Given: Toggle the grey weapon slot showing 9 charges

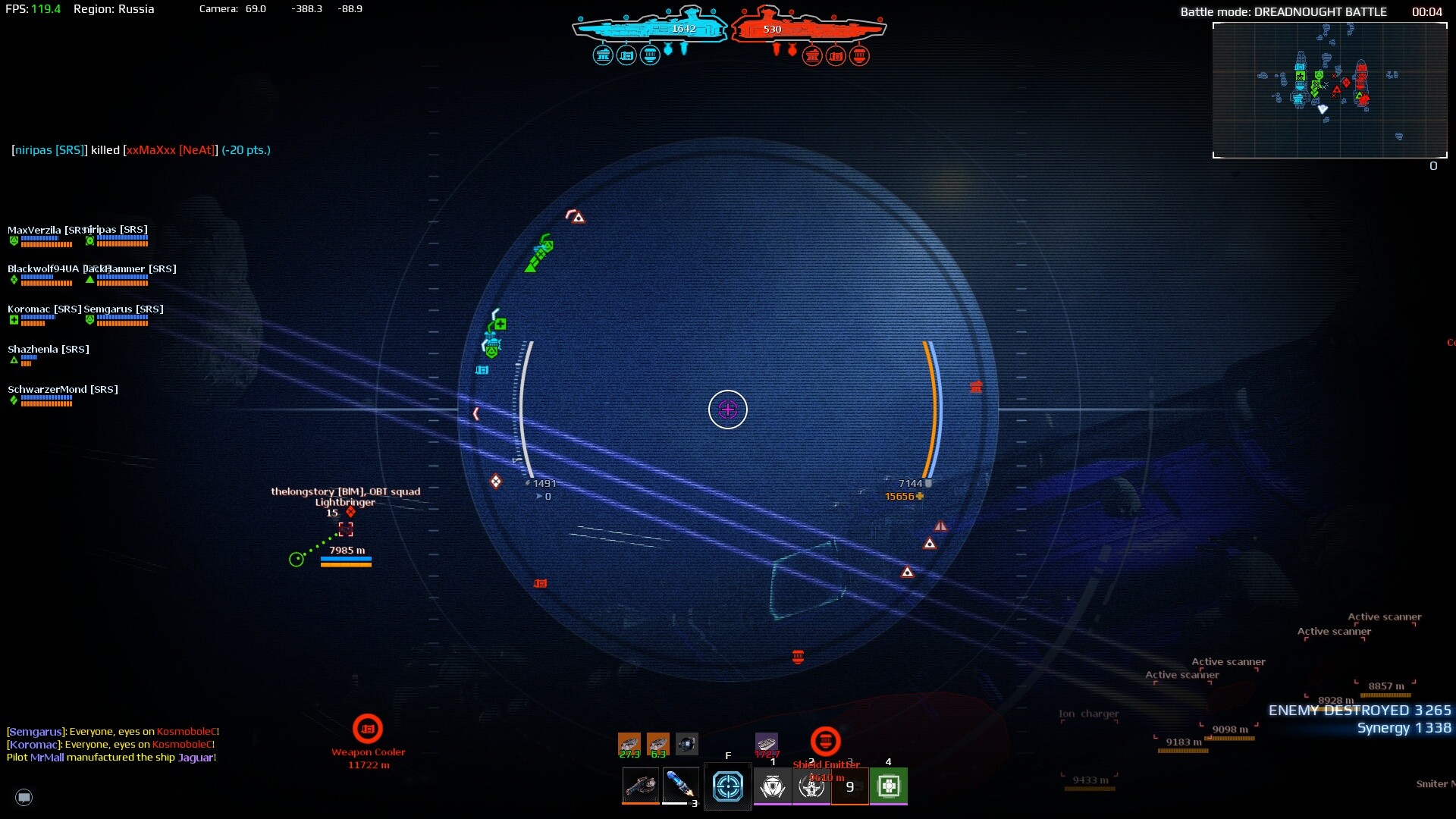Looking at the screenshot, I should coord(849,786).
